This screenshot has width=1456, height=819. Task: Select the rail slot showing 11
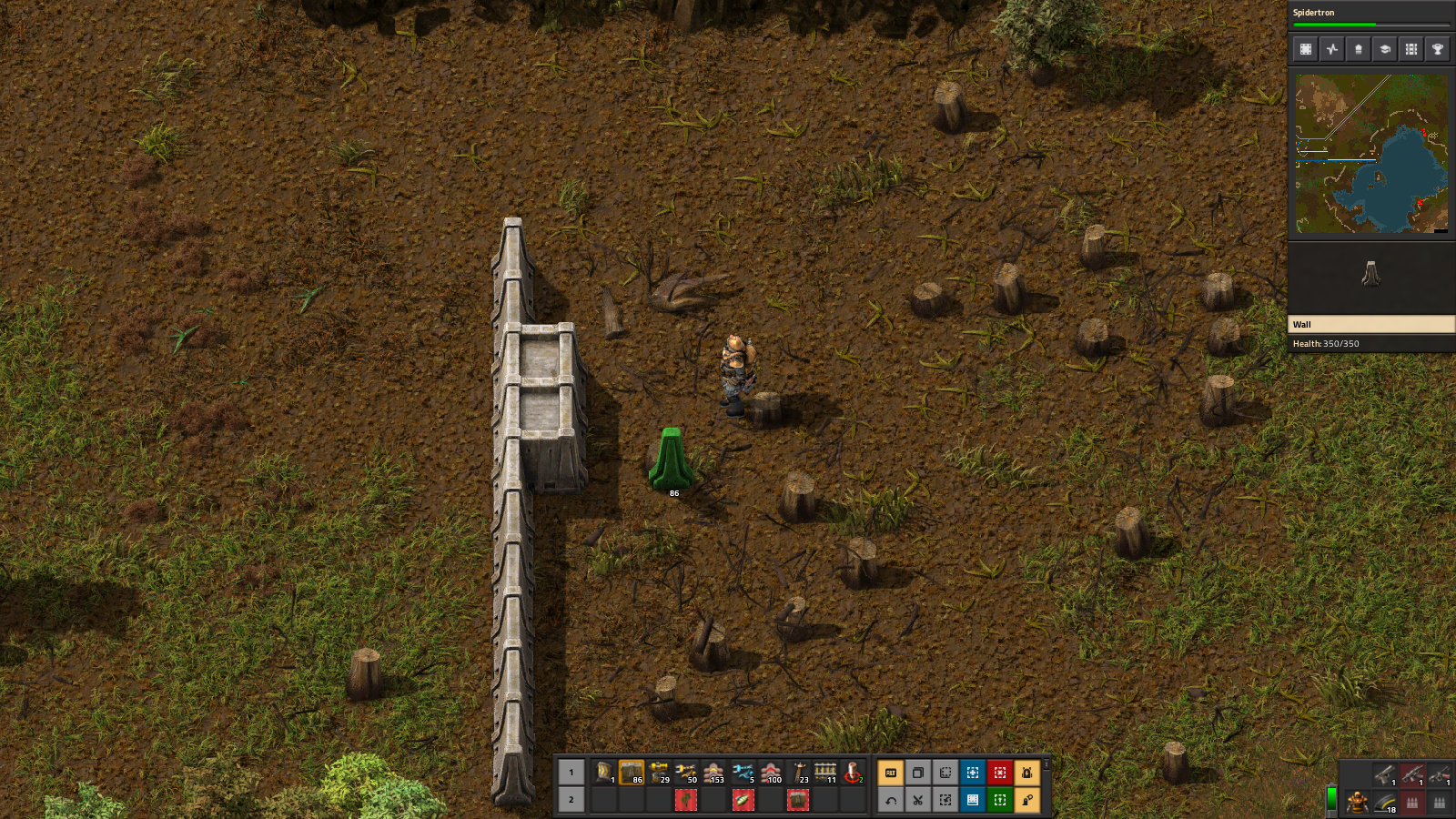pyautogui.click(x=825, y=773)
